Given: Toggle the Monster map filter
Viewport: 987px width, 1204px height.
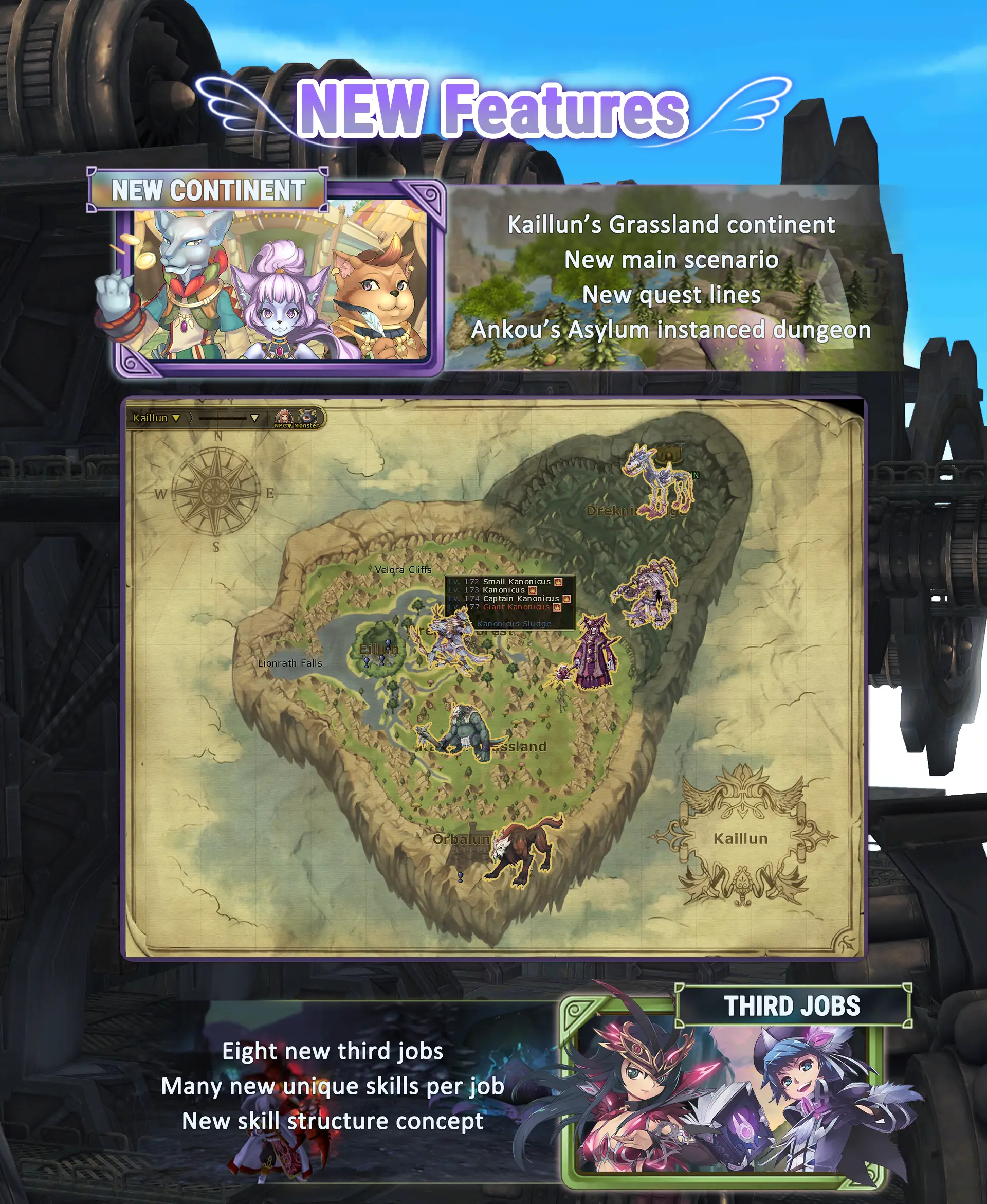Looking at the screenshot, I should tap(307, 418).
